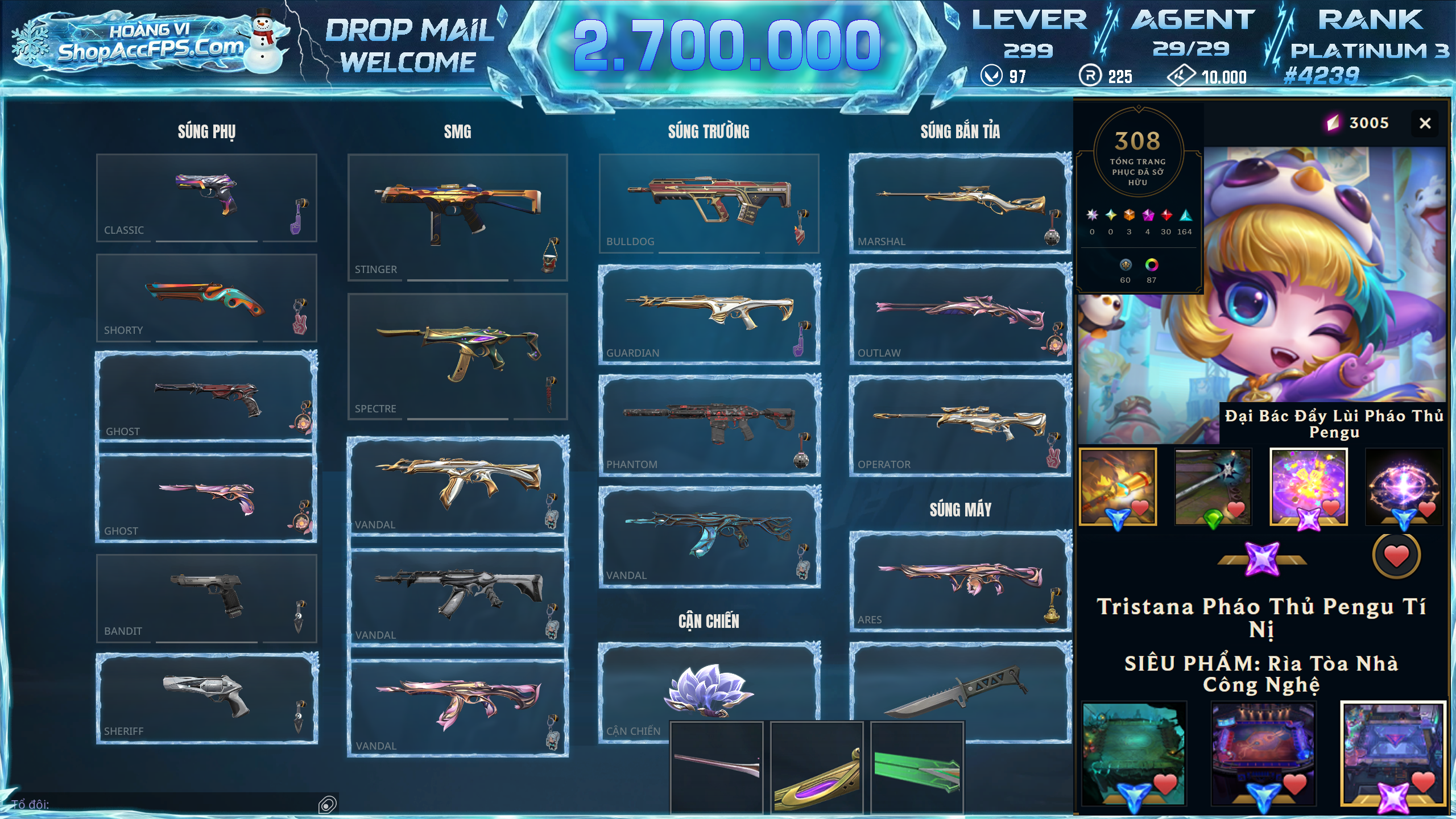Select the green arena thumbnail
This screenshot has height=819, width=1456.
pyautogui.click(x=1134, y=753)
